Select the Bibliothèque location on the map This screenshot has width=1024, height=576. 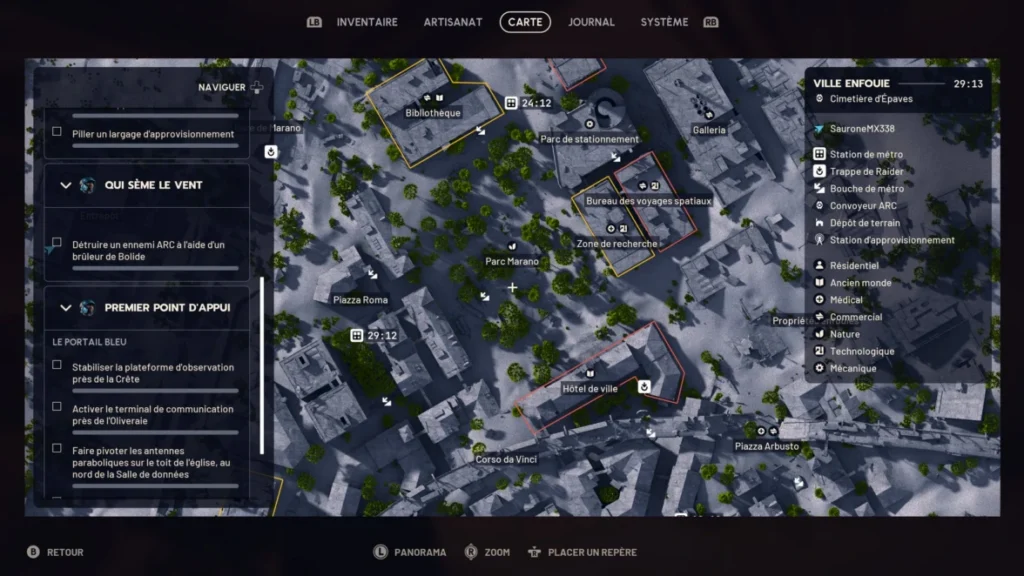click(x=433, y=113)
